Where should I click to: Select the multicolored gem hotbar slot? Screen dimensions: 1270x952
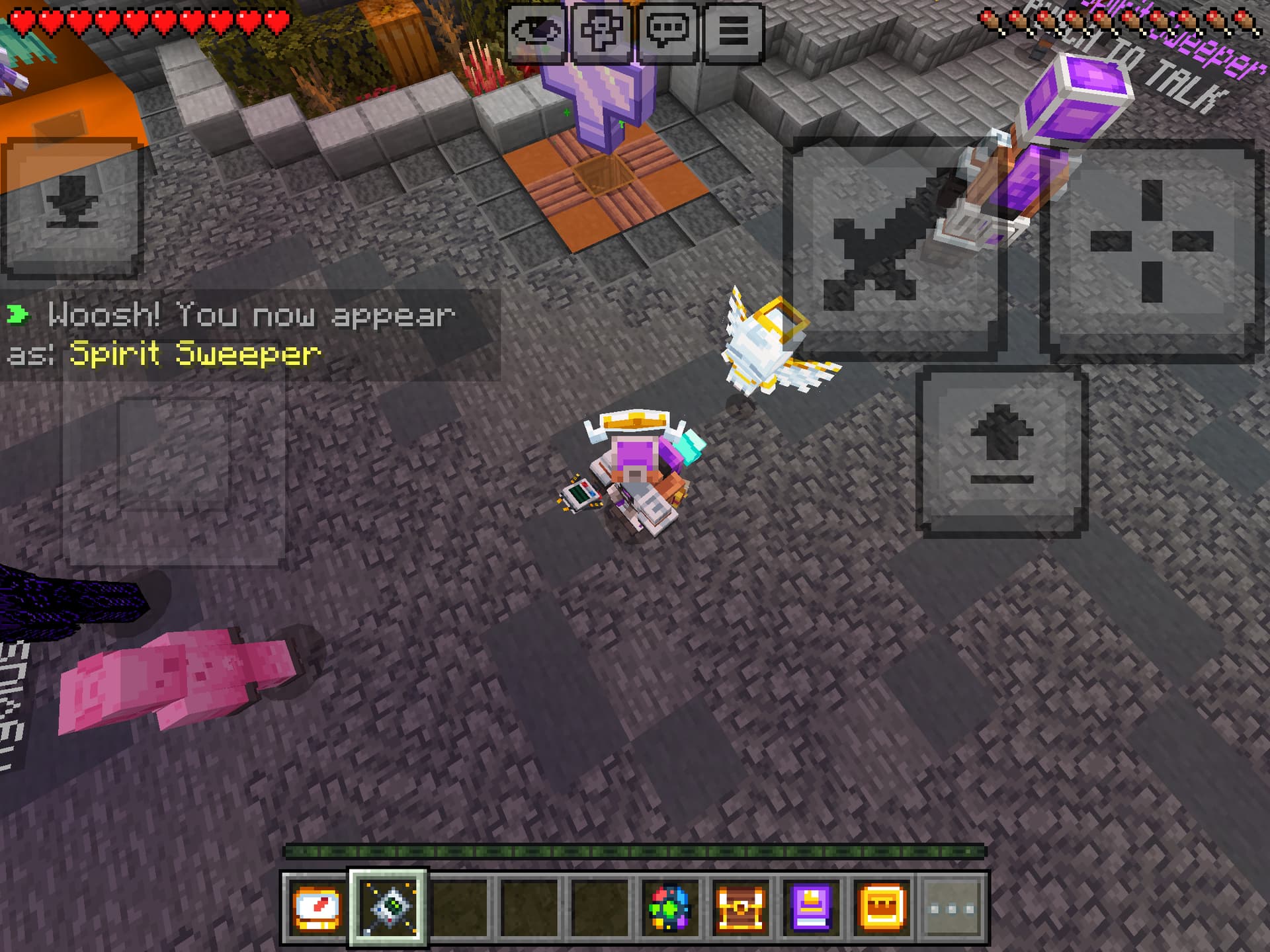669,908
